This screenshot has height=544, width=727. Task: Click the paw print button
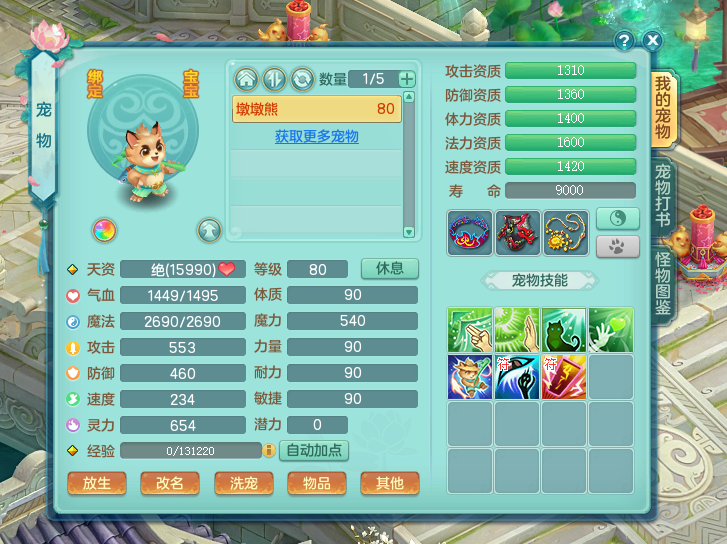(617, 246)
